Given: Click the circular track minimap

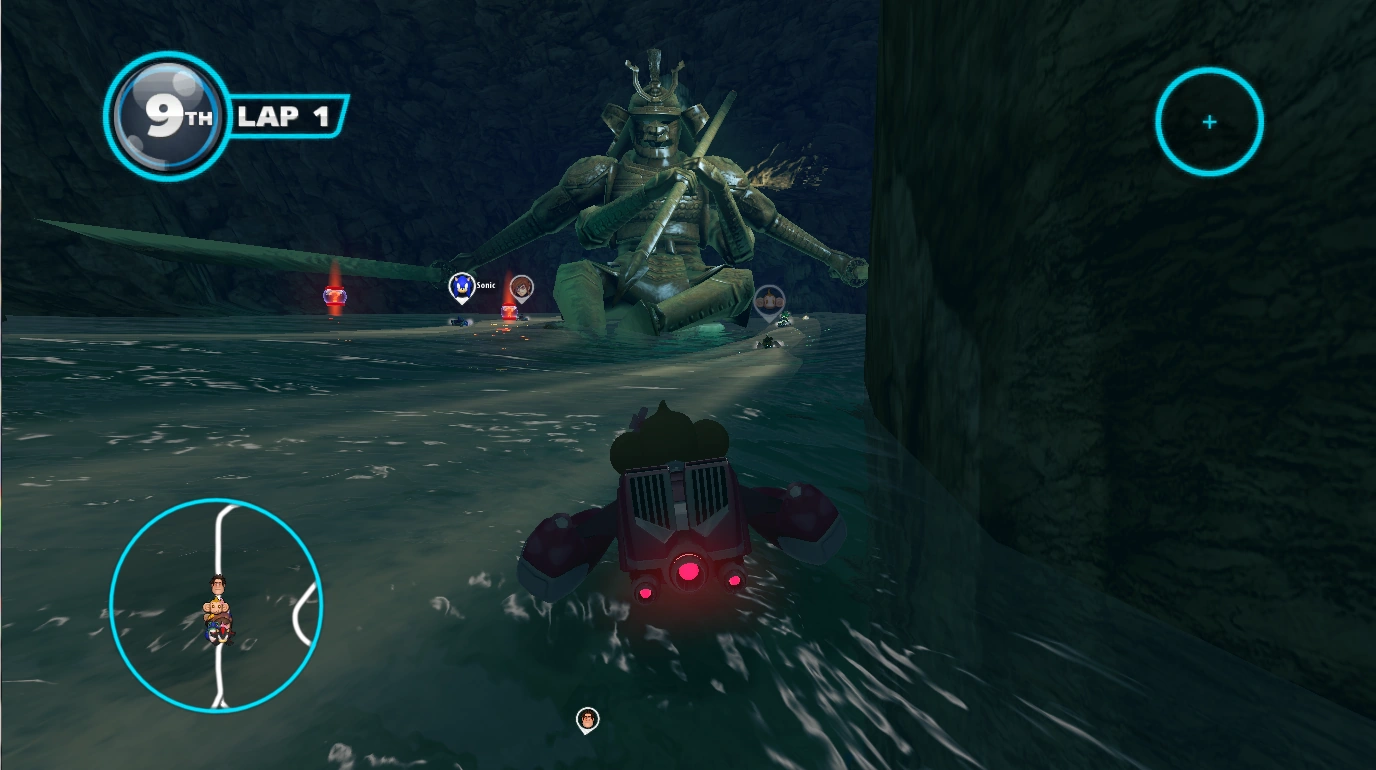Looking at the screenshot, I should pyautogui.click(x=216, y=604).
